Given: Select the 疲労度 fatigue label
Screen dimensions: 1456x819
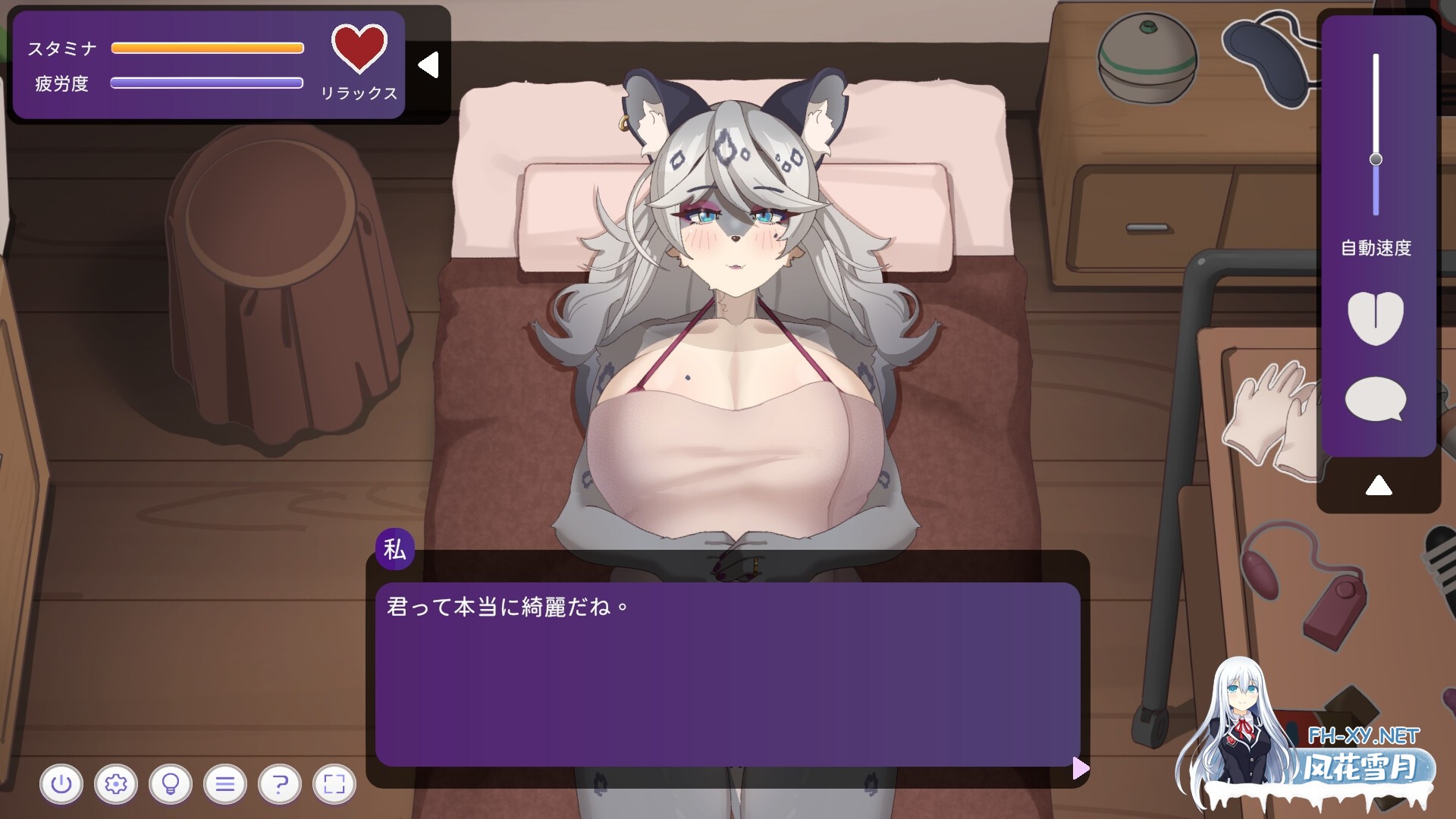Looking at the screenshot, I should (63, 85).
